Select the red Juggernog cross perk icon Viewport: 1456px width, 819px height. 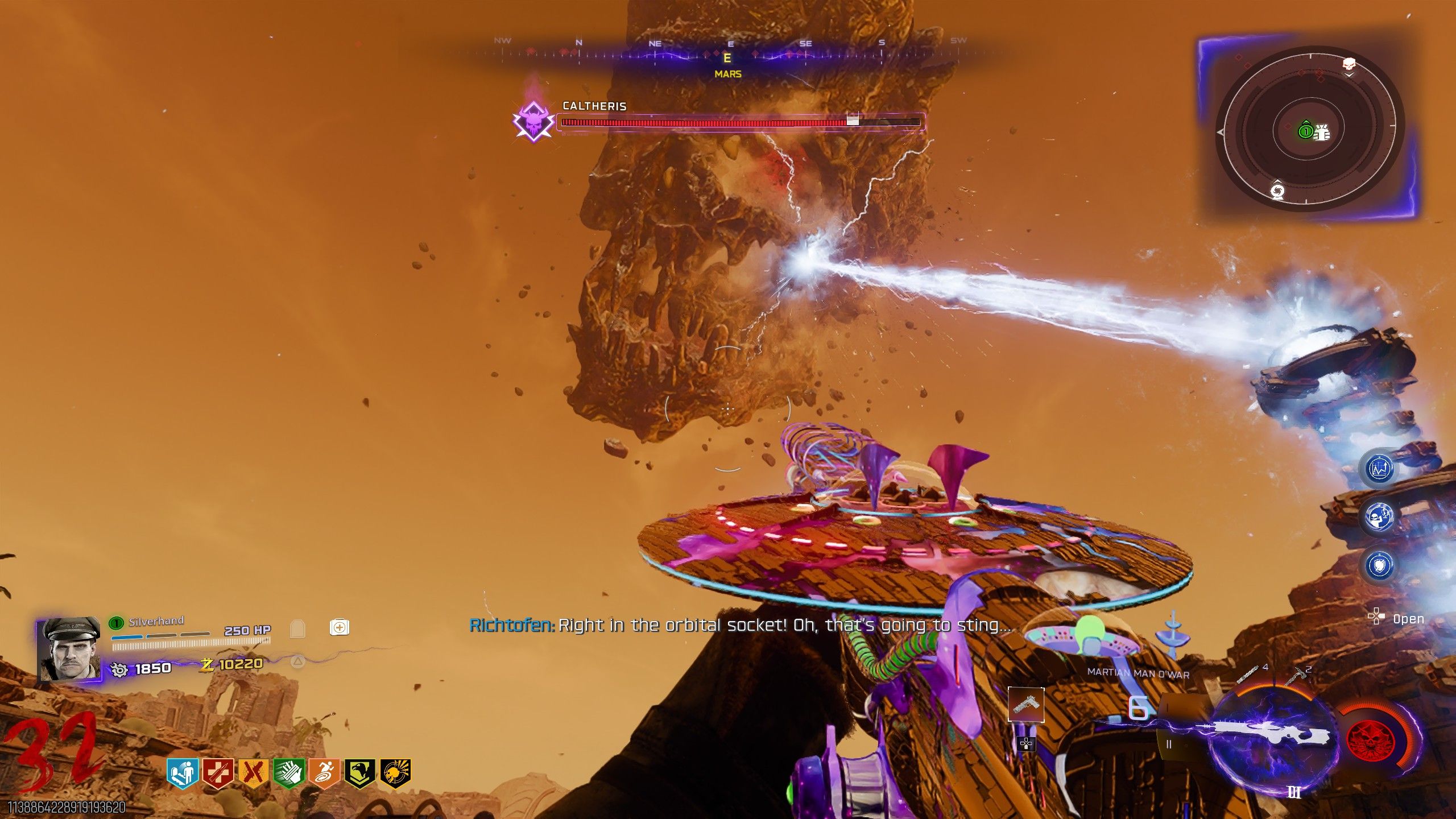pos(218,773)
